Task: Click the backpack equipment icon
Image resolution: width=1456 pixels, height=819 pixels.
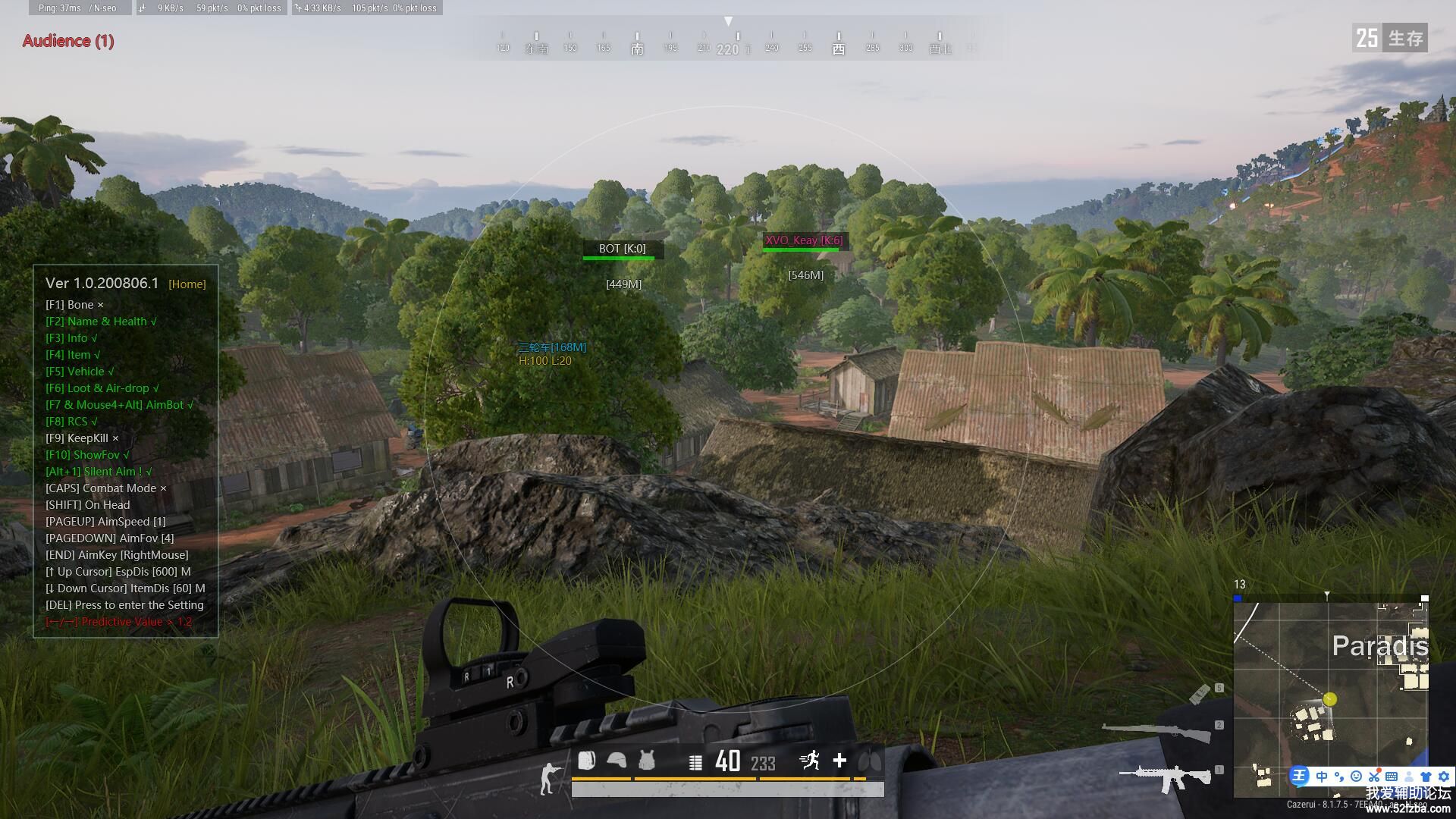Action: [587, 761]
